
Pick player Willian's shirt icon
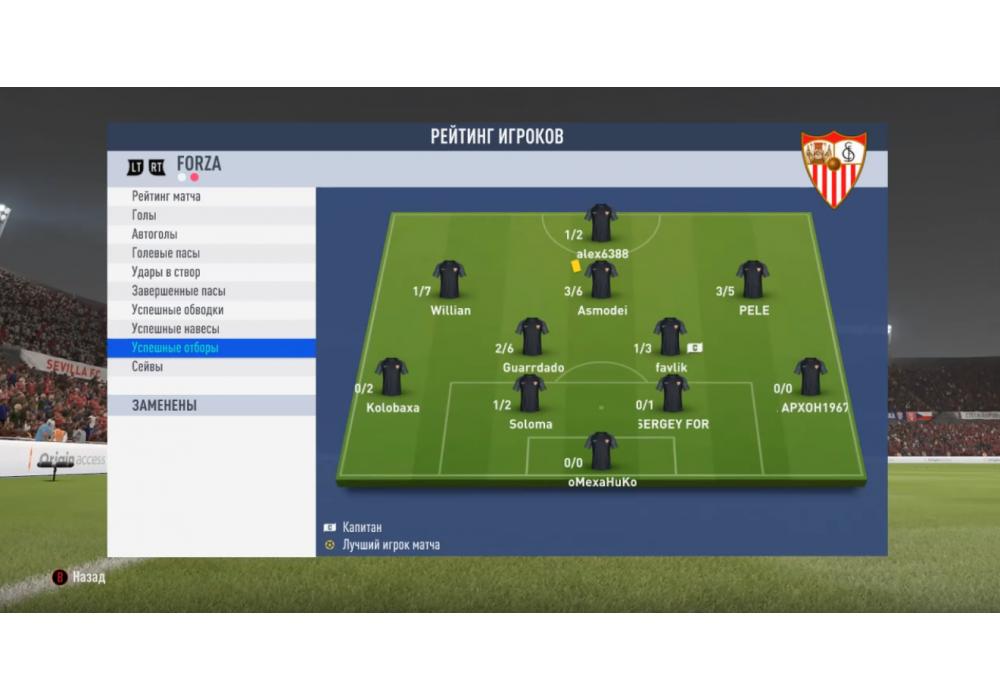[x=449, y=280]
